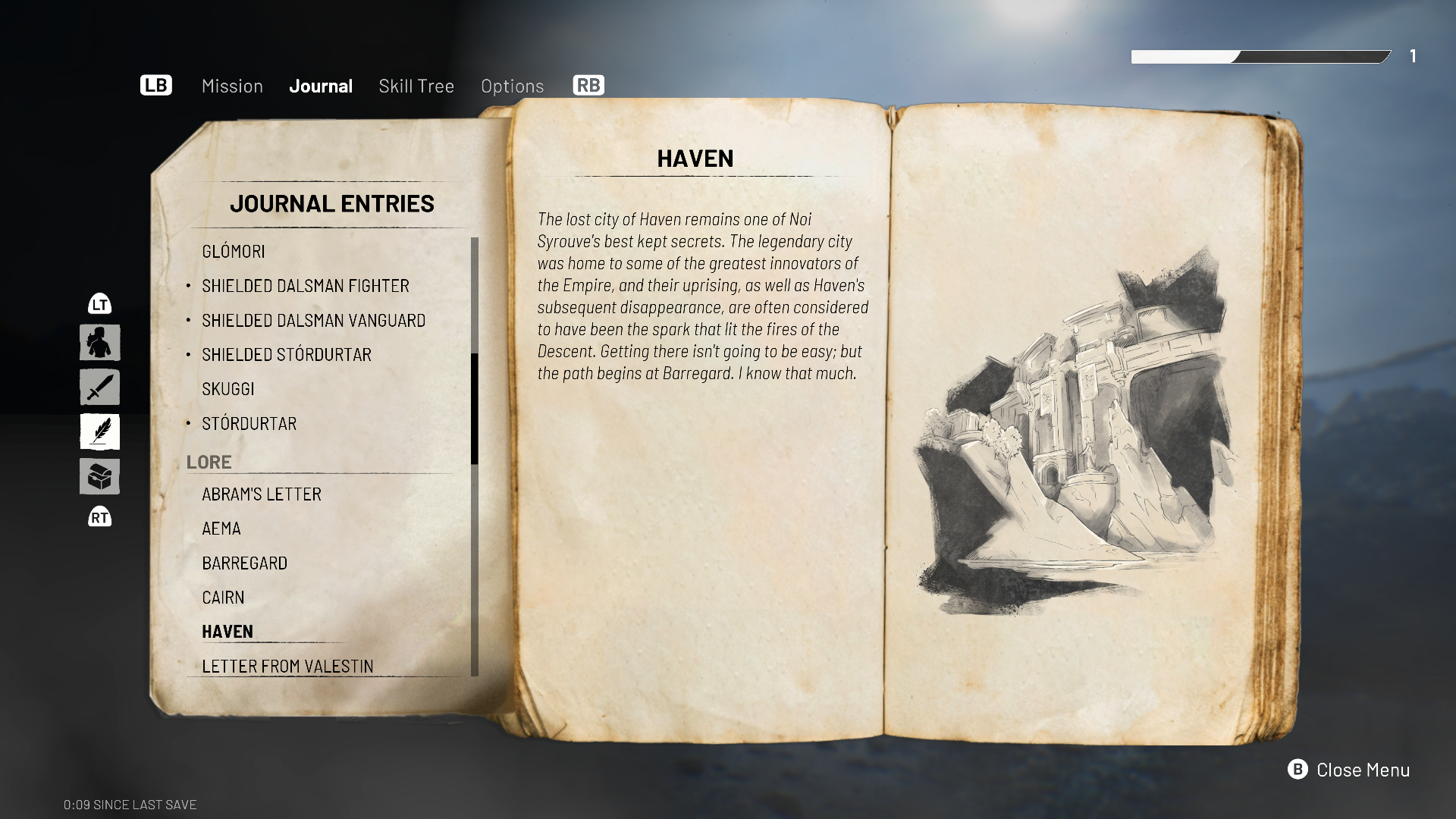
Task: Click the highlighted Haven lore entry
Action: pyautogui.click(x=227, y=632)
